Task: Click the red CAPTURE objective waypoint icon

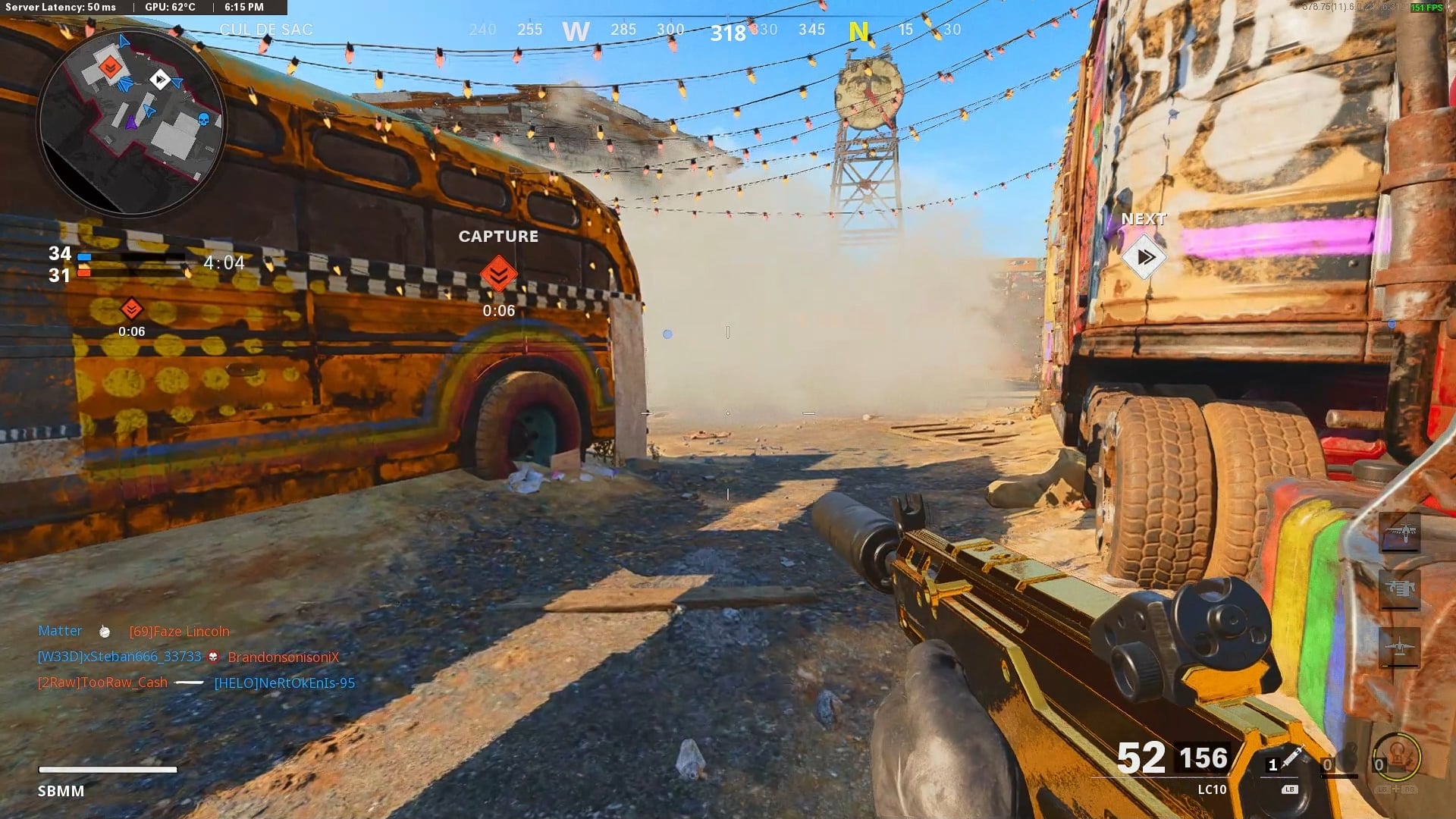Action: [498, 274]
